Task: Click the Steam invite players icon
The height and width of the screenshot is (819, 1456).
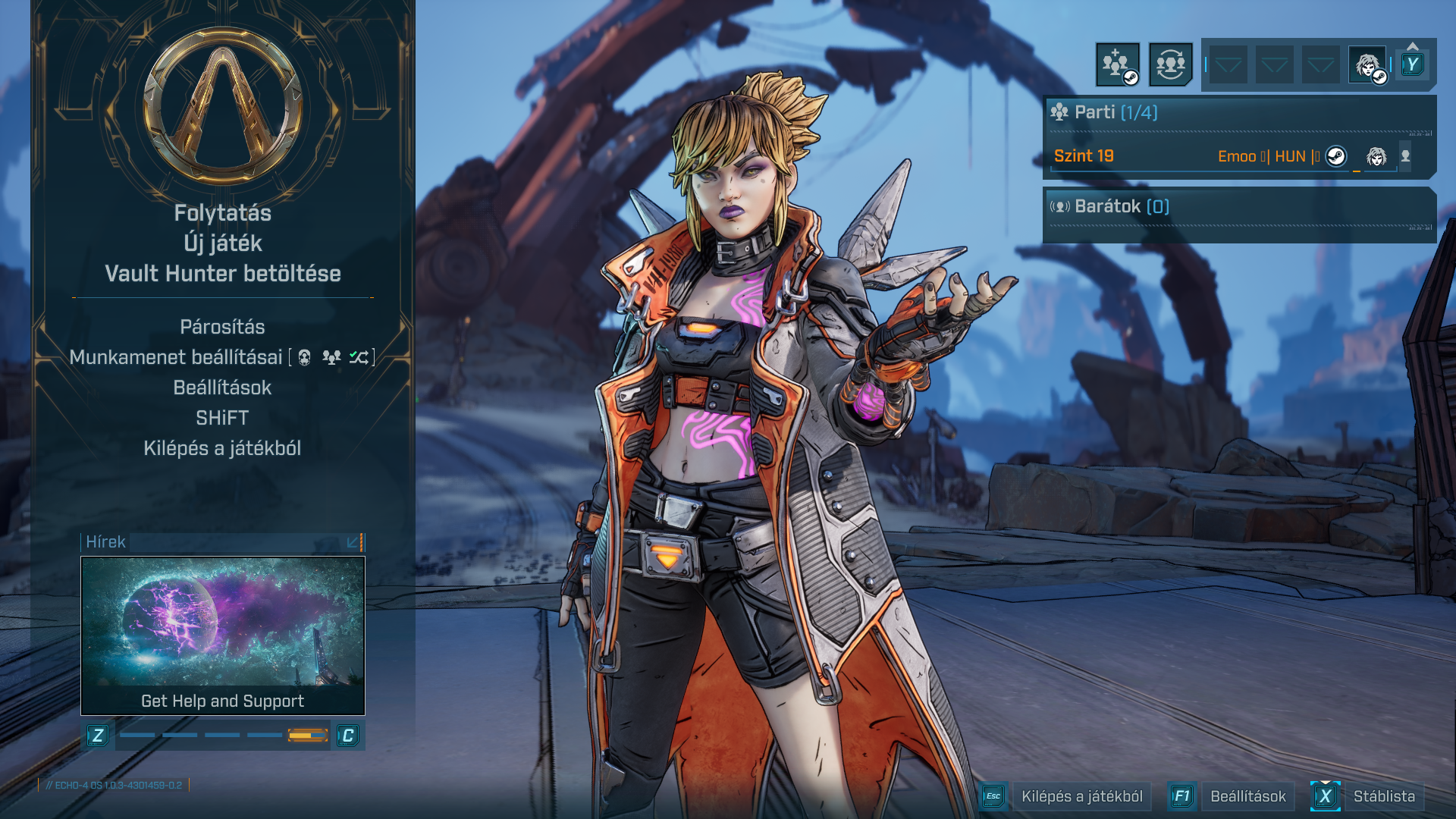Action: (x=1117, y=64)
